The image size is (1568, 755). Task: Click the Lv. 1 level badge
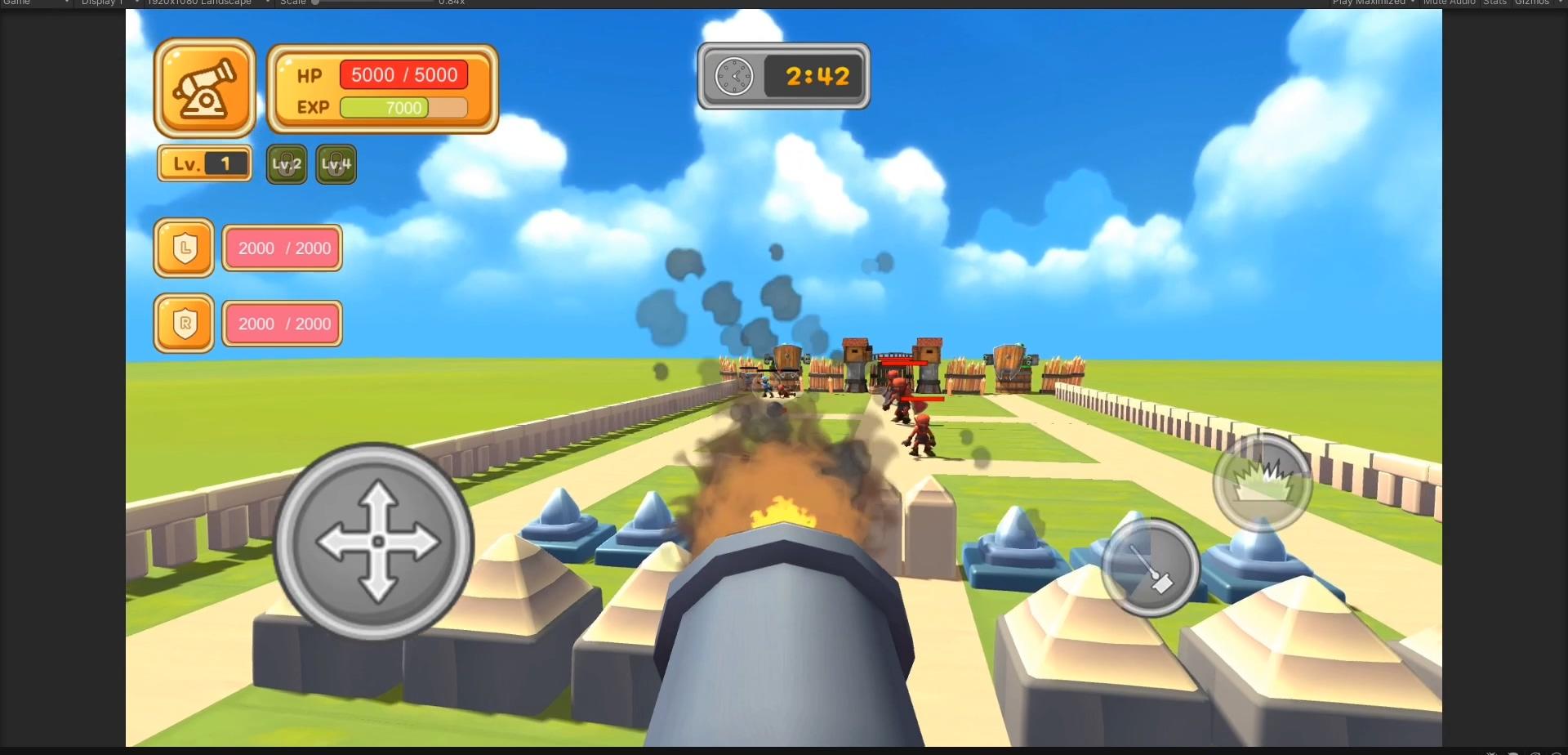point(204,162)
